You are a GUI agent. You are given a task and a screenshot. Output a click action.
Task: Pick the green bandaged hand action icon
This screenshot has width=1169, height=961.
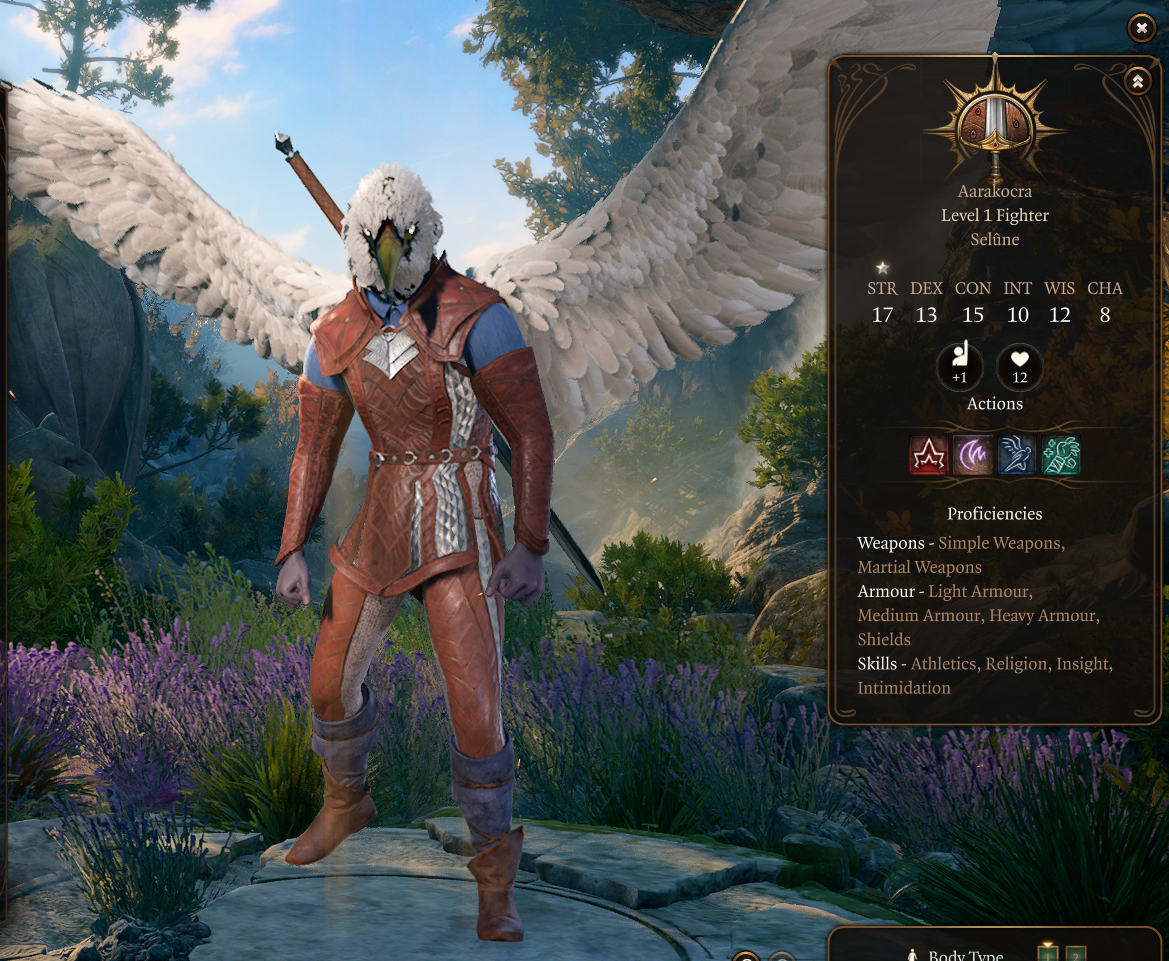pos(1061,455)
